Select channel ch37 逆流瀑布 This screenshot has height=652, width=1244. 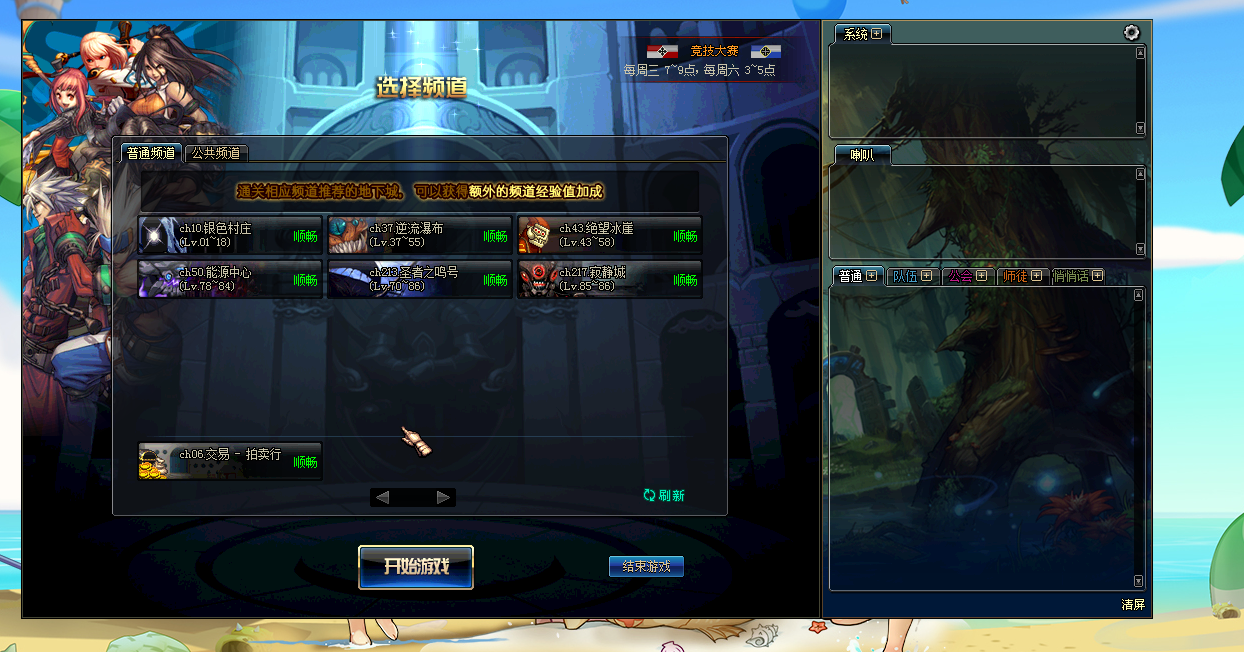pos(420,235)
